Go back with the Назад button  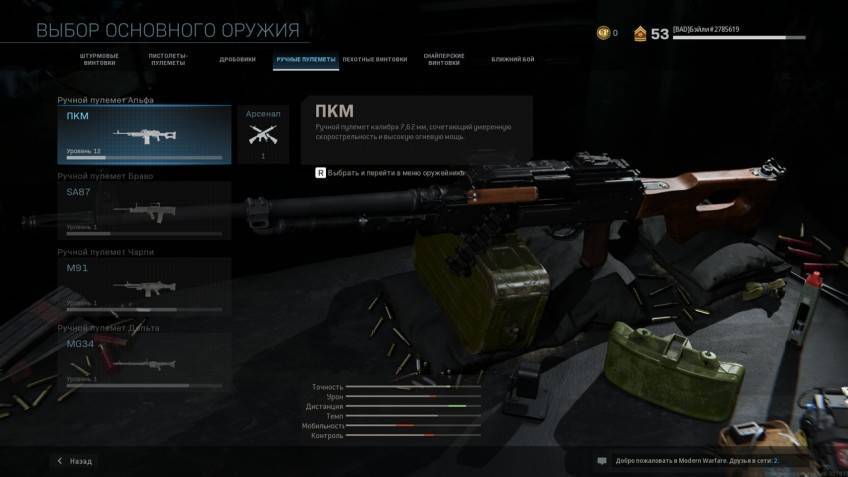75,461
